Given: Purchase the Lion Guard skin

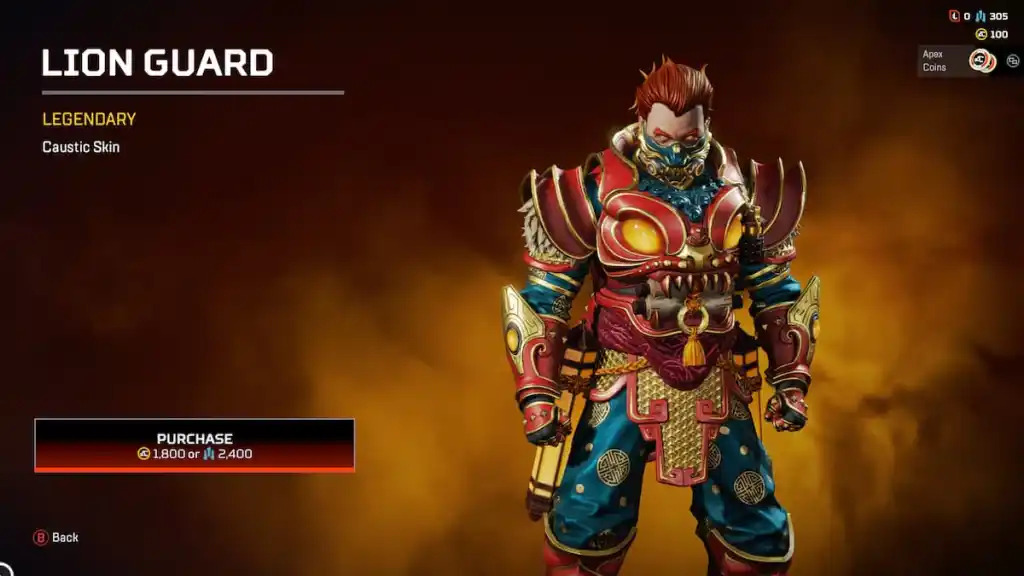Looking at the screenshot, I should [194, 445].
